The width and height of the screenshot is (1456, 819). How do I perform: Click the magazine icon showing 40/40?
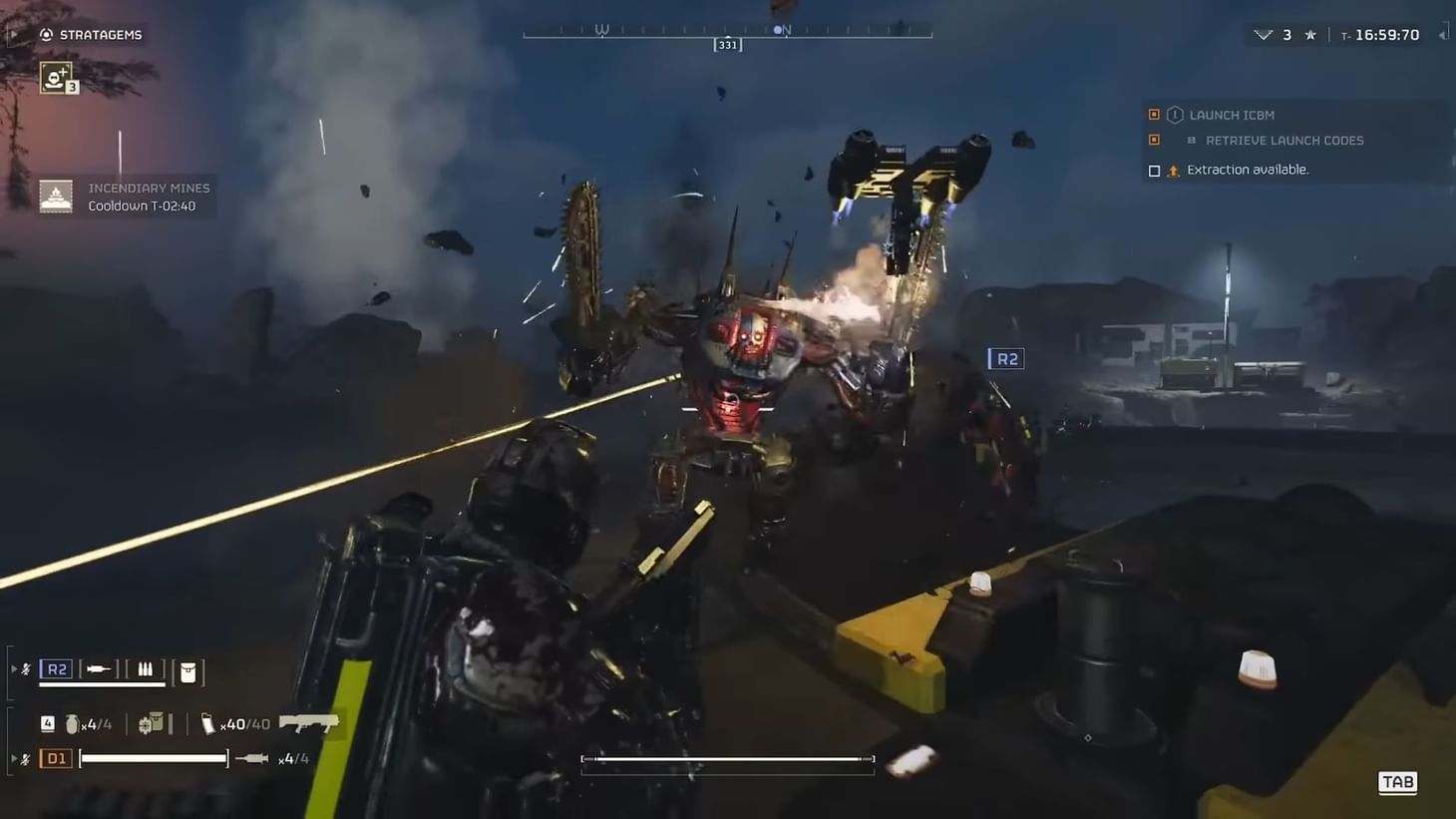209,723
